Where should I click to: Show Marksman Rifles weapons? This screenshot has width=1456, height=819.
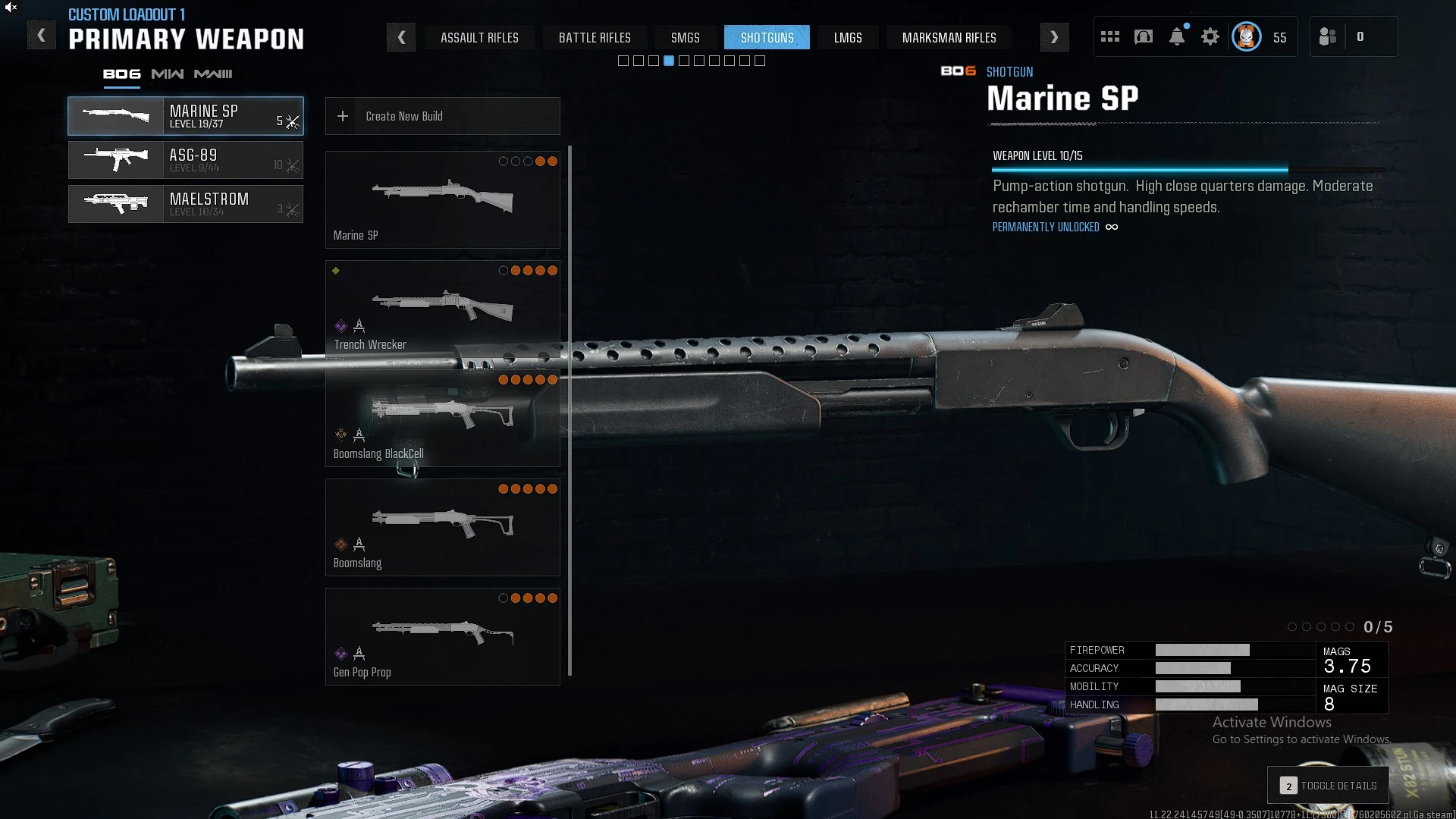[949, 37]
